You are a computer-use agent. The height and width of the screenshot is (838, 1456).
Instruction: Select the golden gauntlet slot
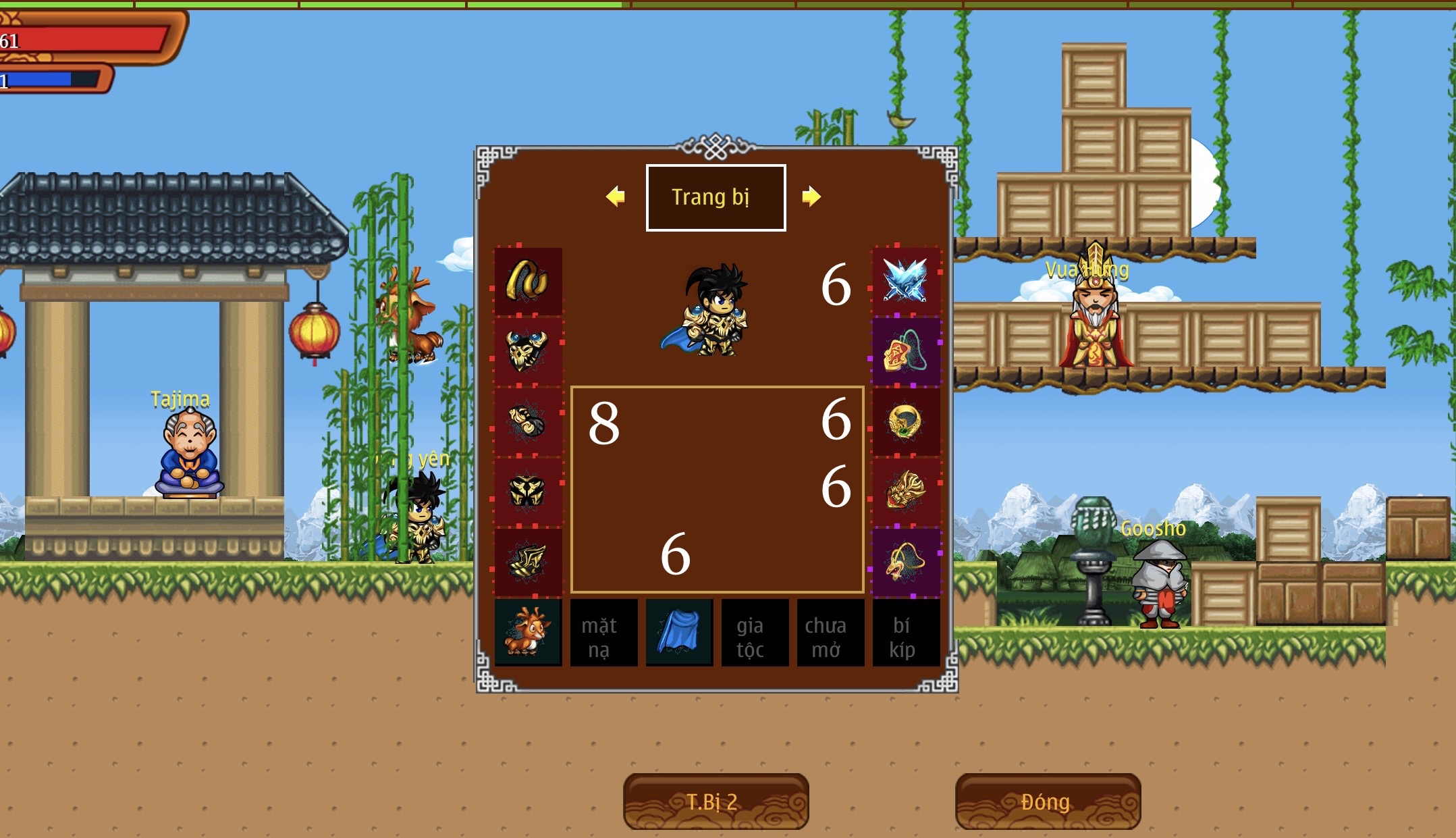[x=528, y=421]
